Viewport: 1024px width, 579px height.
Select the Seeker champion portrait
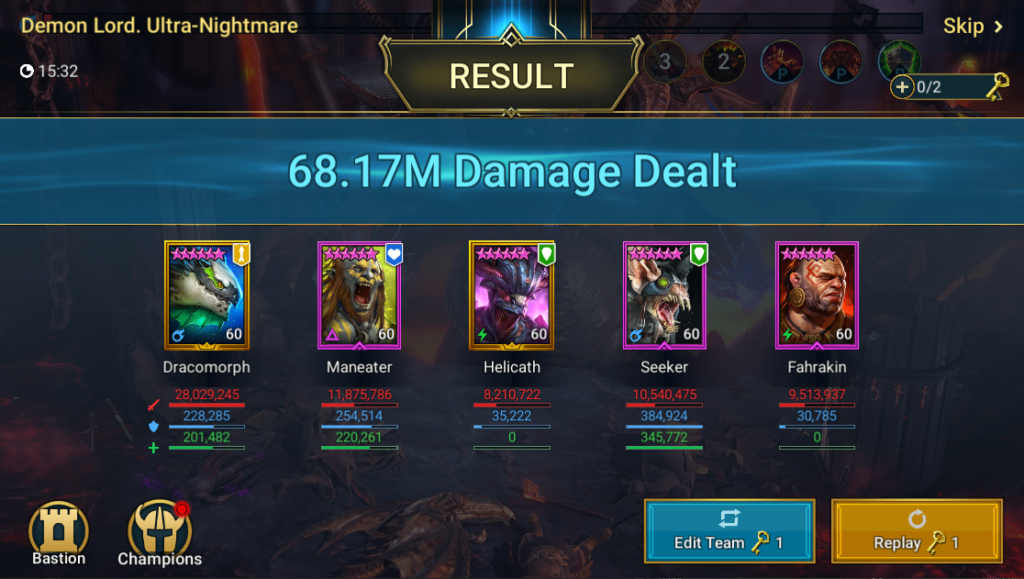click(664, 296)
